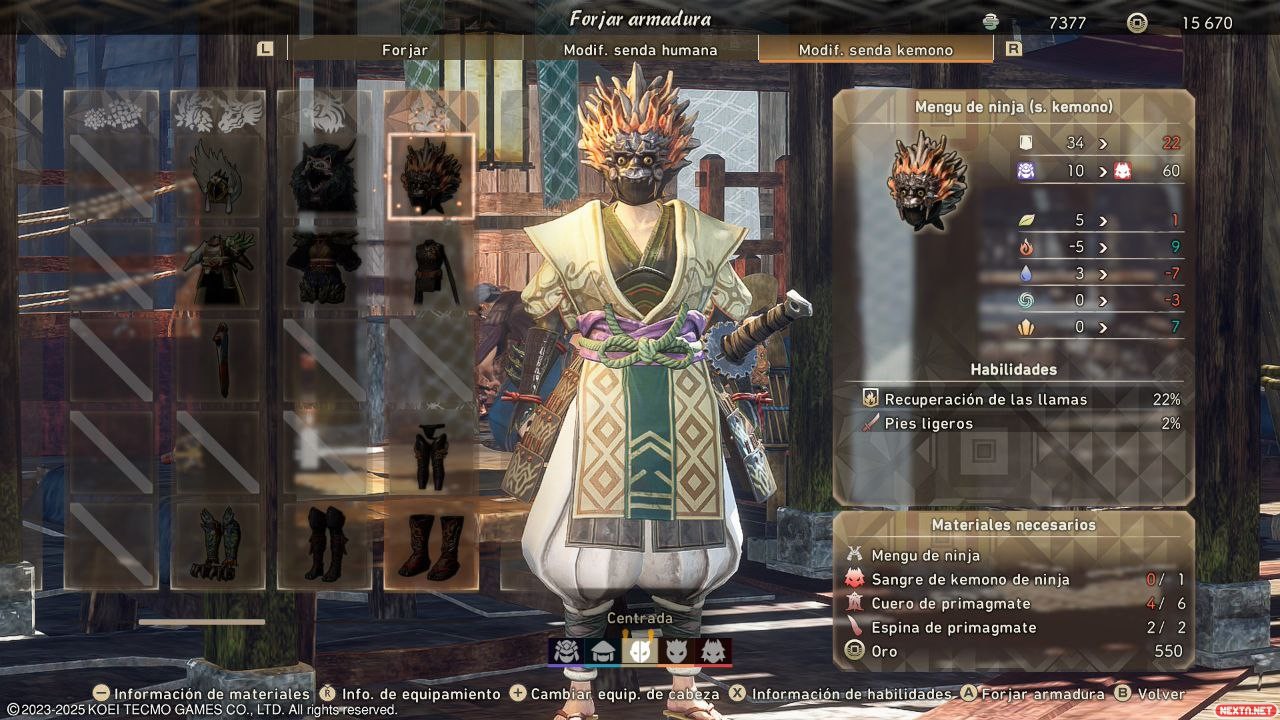Viewport: 1280px width, 720px height.
Task: Open the Modif. senda humana tab
Action: point(640,50)
